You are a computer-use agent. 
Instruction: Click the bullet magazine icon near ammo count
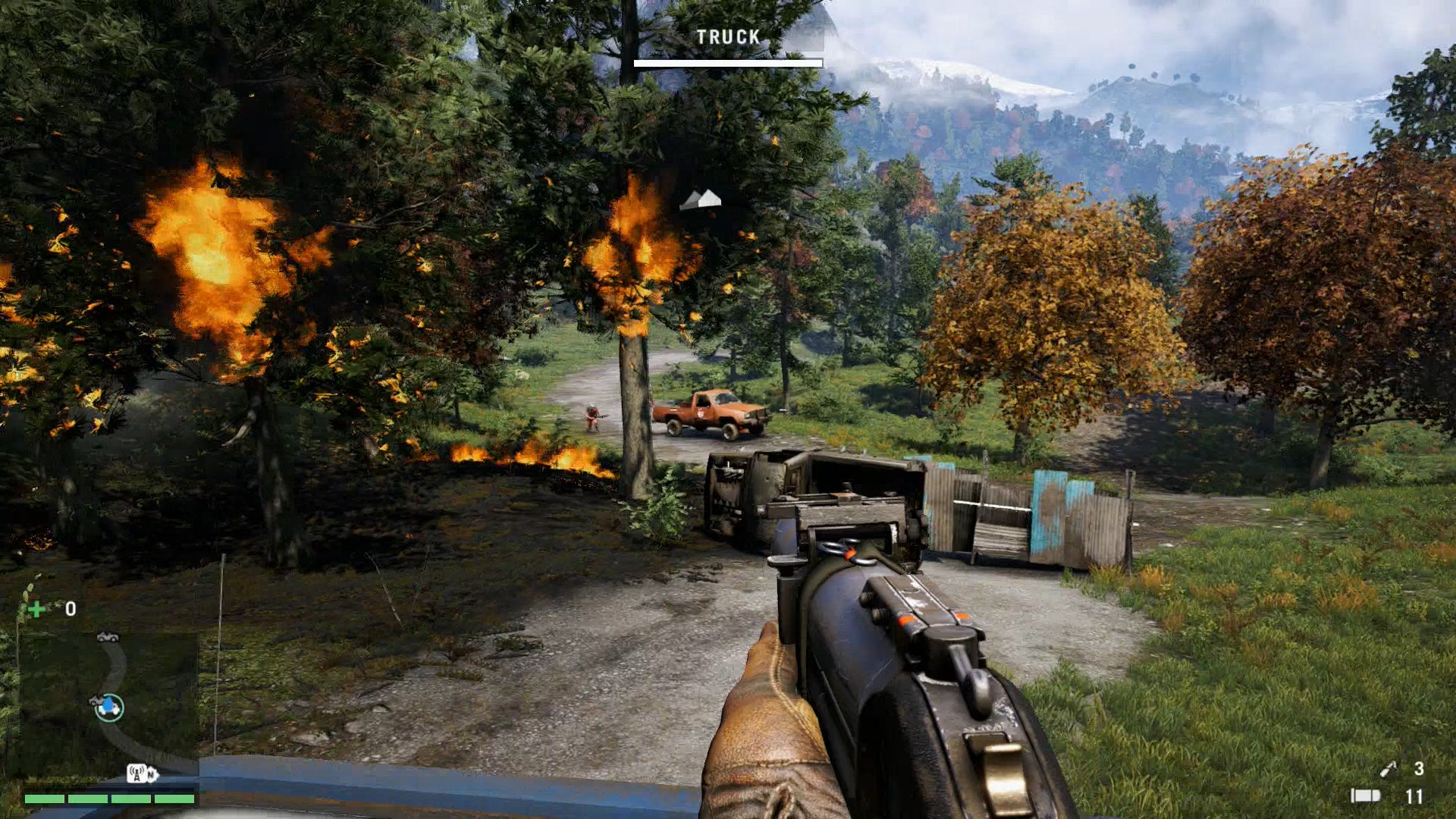tap(1367, 795)
